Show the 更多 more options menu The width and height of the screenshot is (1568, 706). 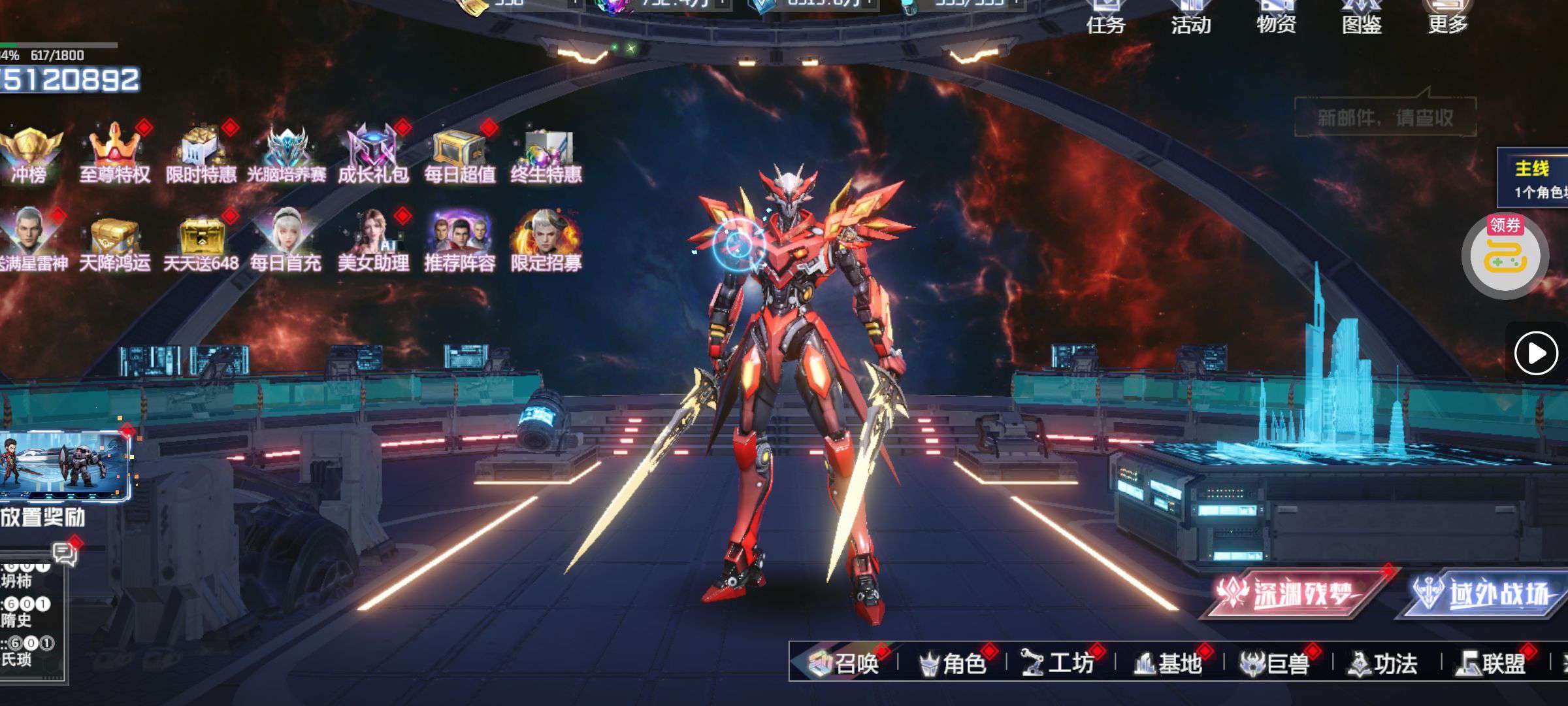[x=1447, y=18]
